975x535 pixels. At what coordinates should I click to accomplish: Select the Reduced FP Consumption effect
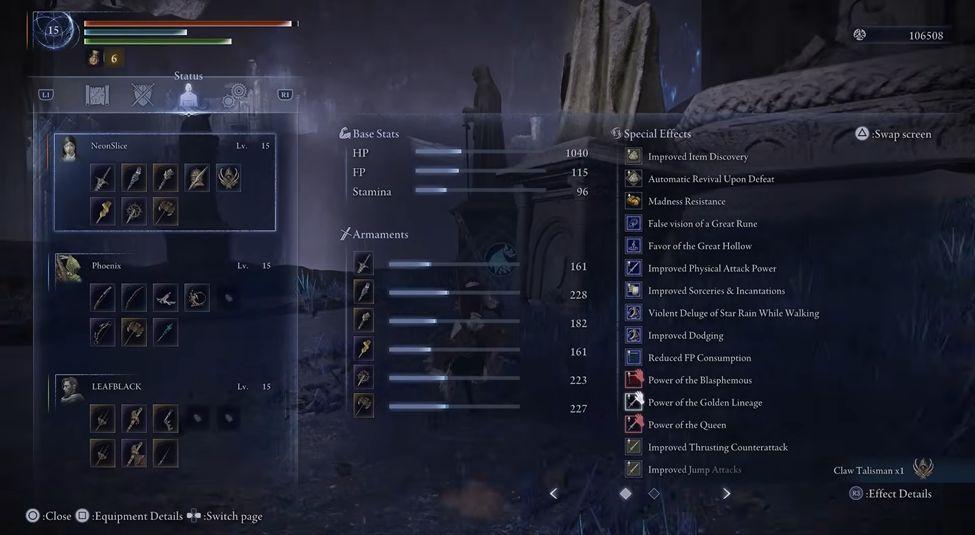click(x=699, y=358)
